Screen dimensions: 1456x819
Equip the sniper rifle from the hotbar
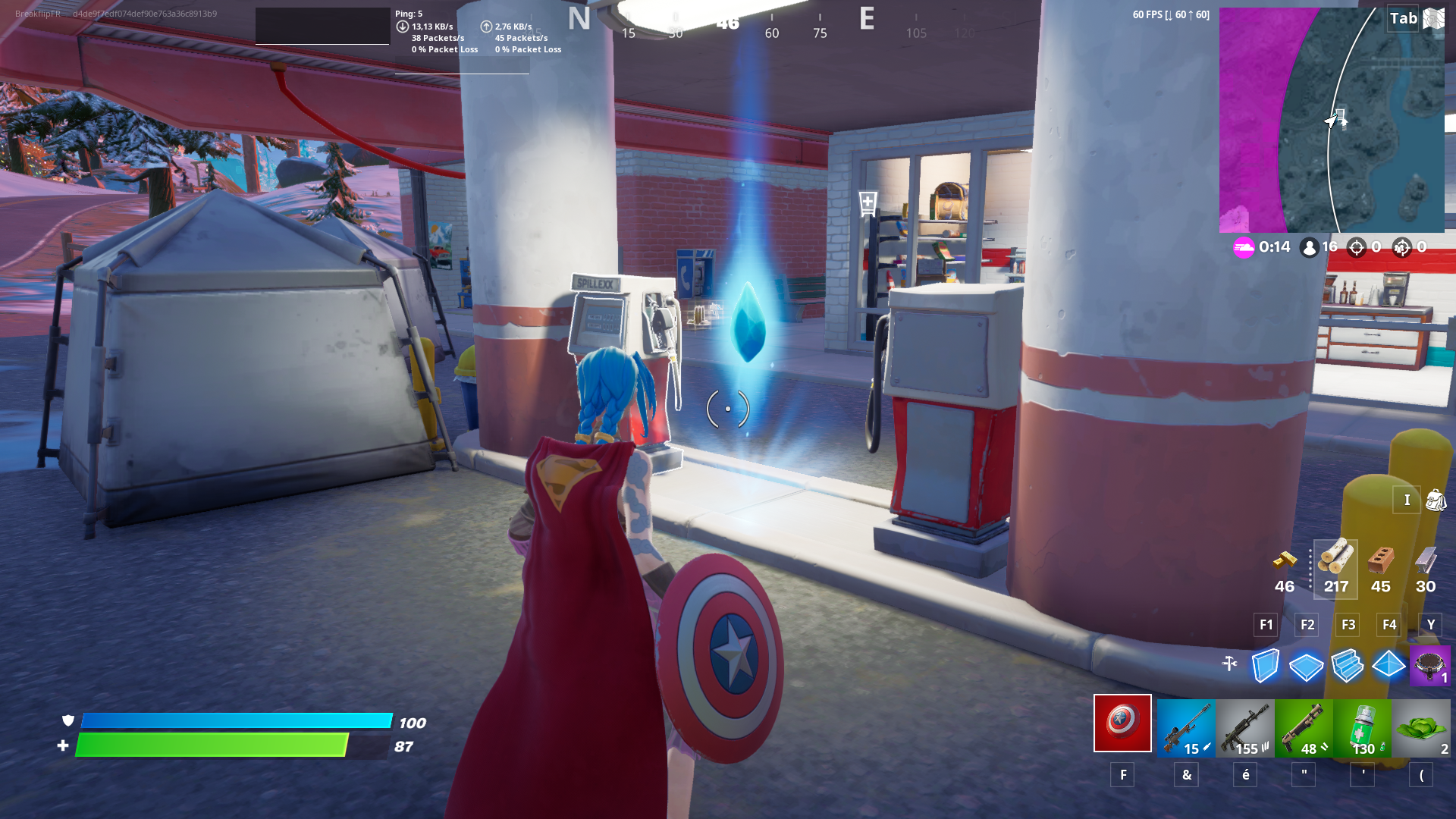[x=1186, y=726]
